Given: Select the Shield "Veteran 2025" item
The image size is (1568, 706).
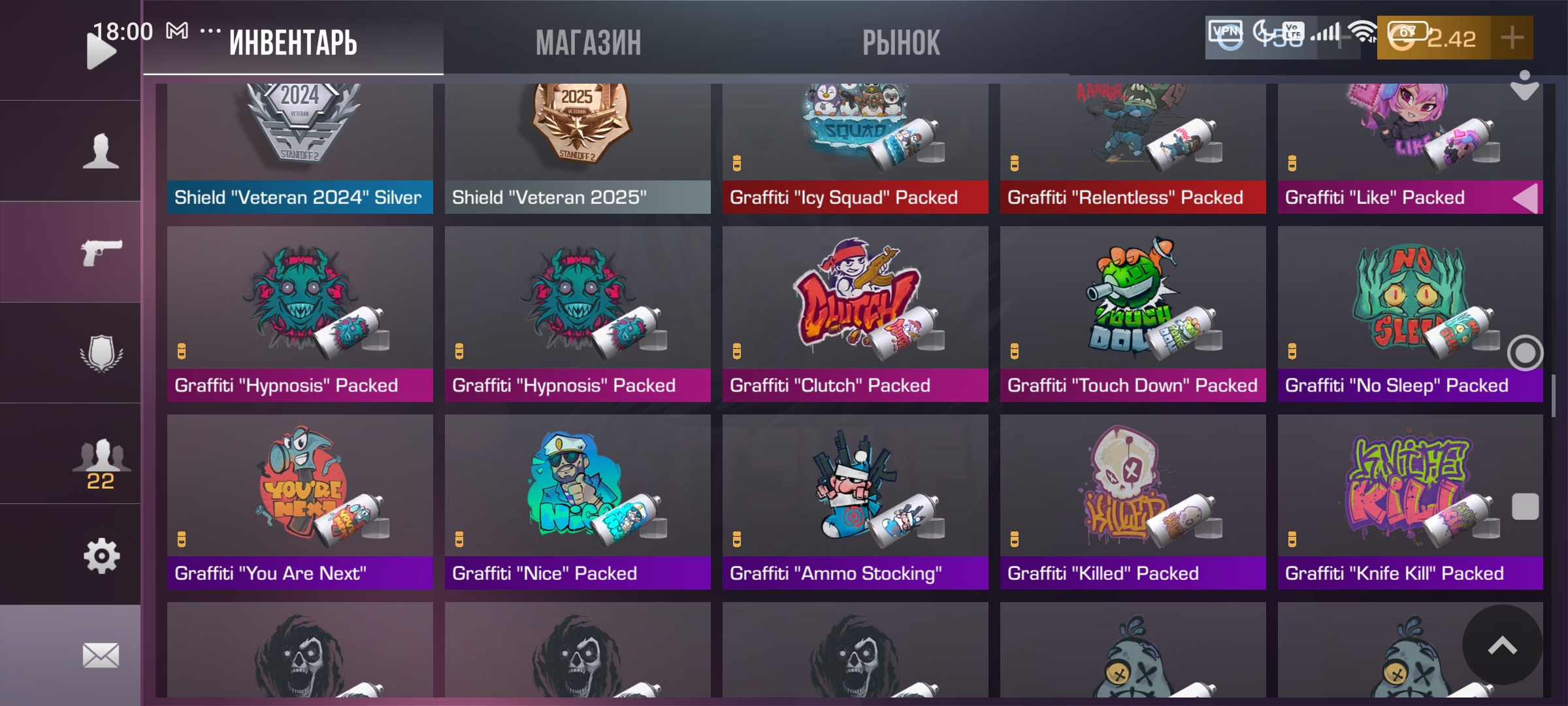Looking at the screenshot, I should [578, 147].
